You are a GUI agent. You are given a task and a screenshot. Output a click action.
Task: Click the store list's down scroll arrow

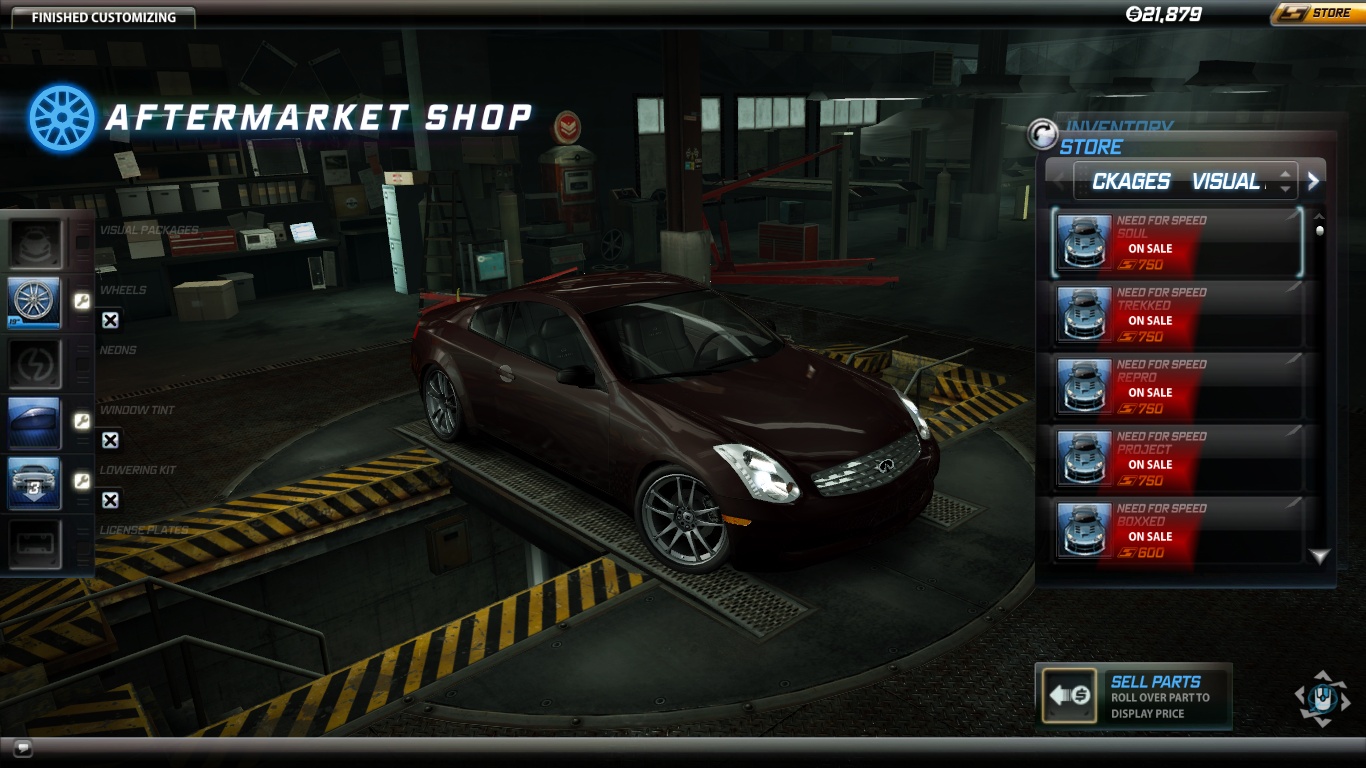coord(1320,556)
